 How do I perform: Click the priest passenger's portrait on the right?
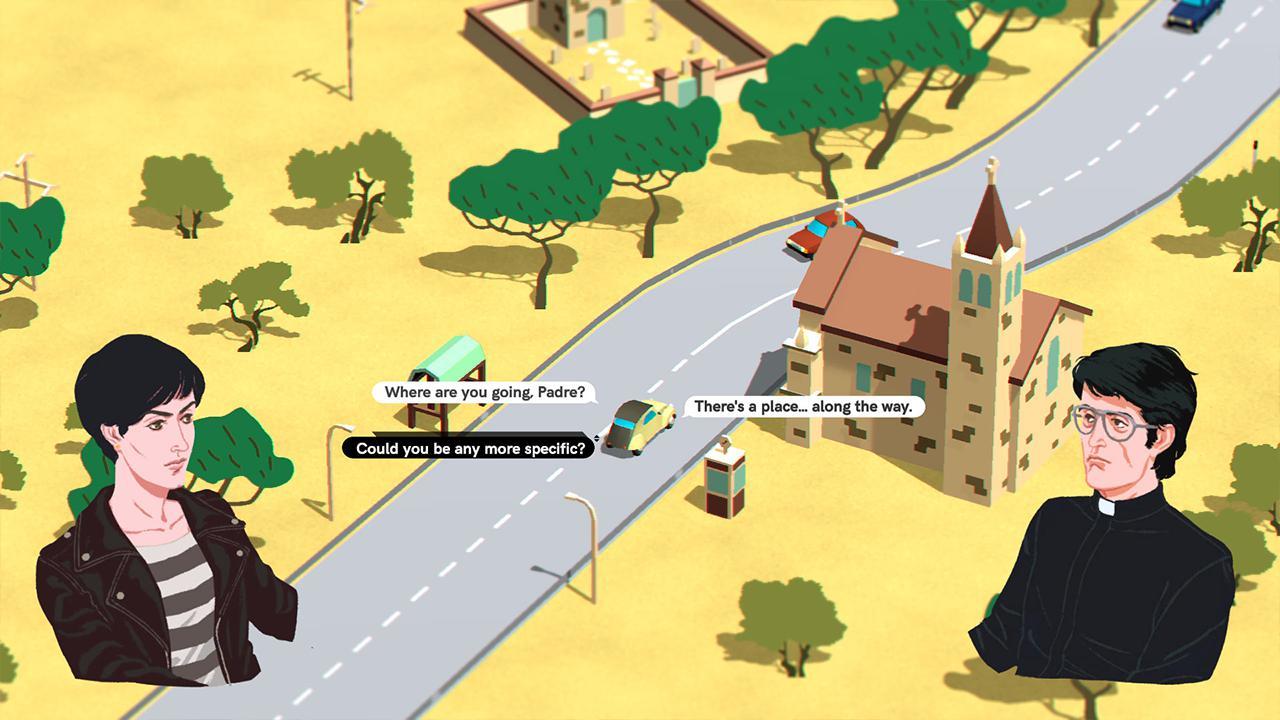point(1110,490)
